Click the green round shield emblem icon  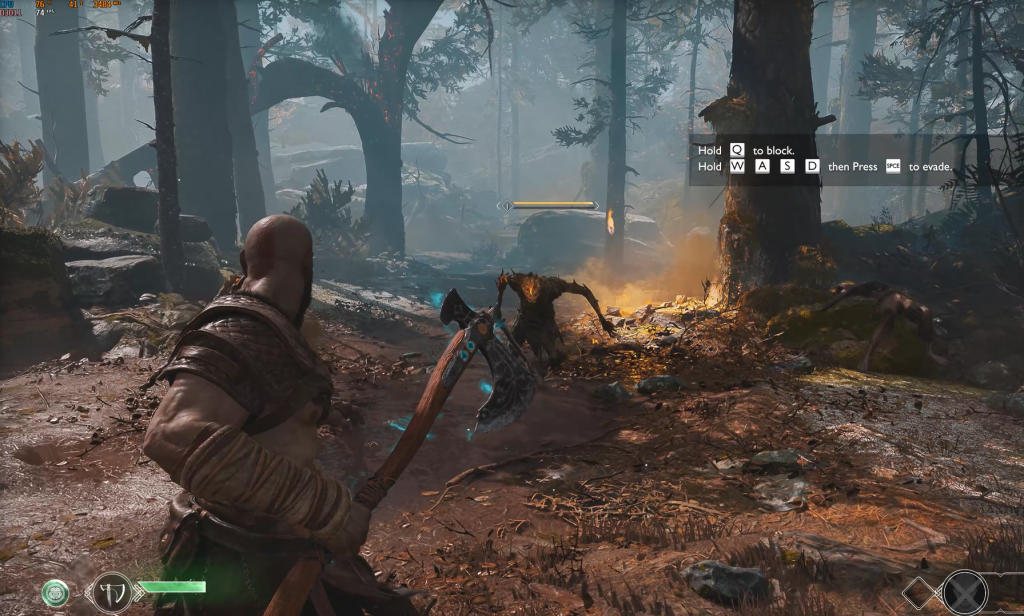point(55,592)
